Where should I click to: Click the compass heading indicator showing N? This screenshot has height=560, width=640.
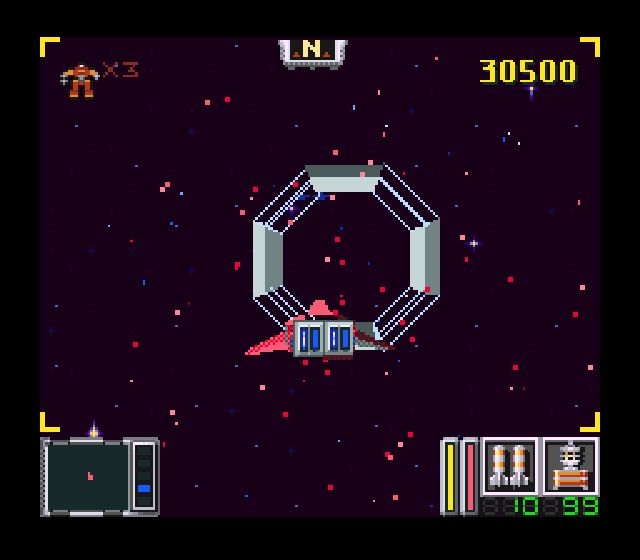point(312,50)
